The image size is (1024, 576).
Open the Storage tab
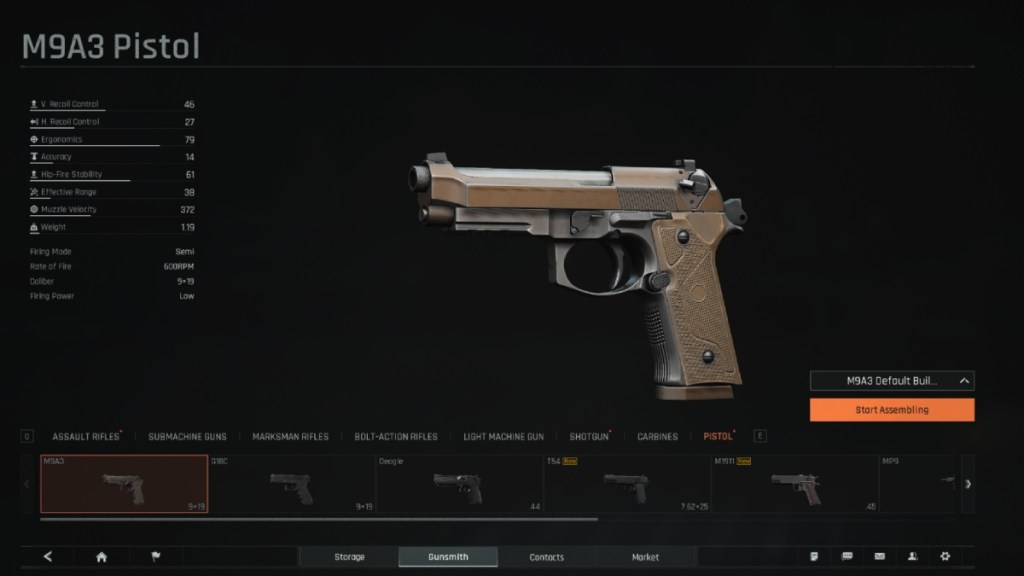pos(349,557)
